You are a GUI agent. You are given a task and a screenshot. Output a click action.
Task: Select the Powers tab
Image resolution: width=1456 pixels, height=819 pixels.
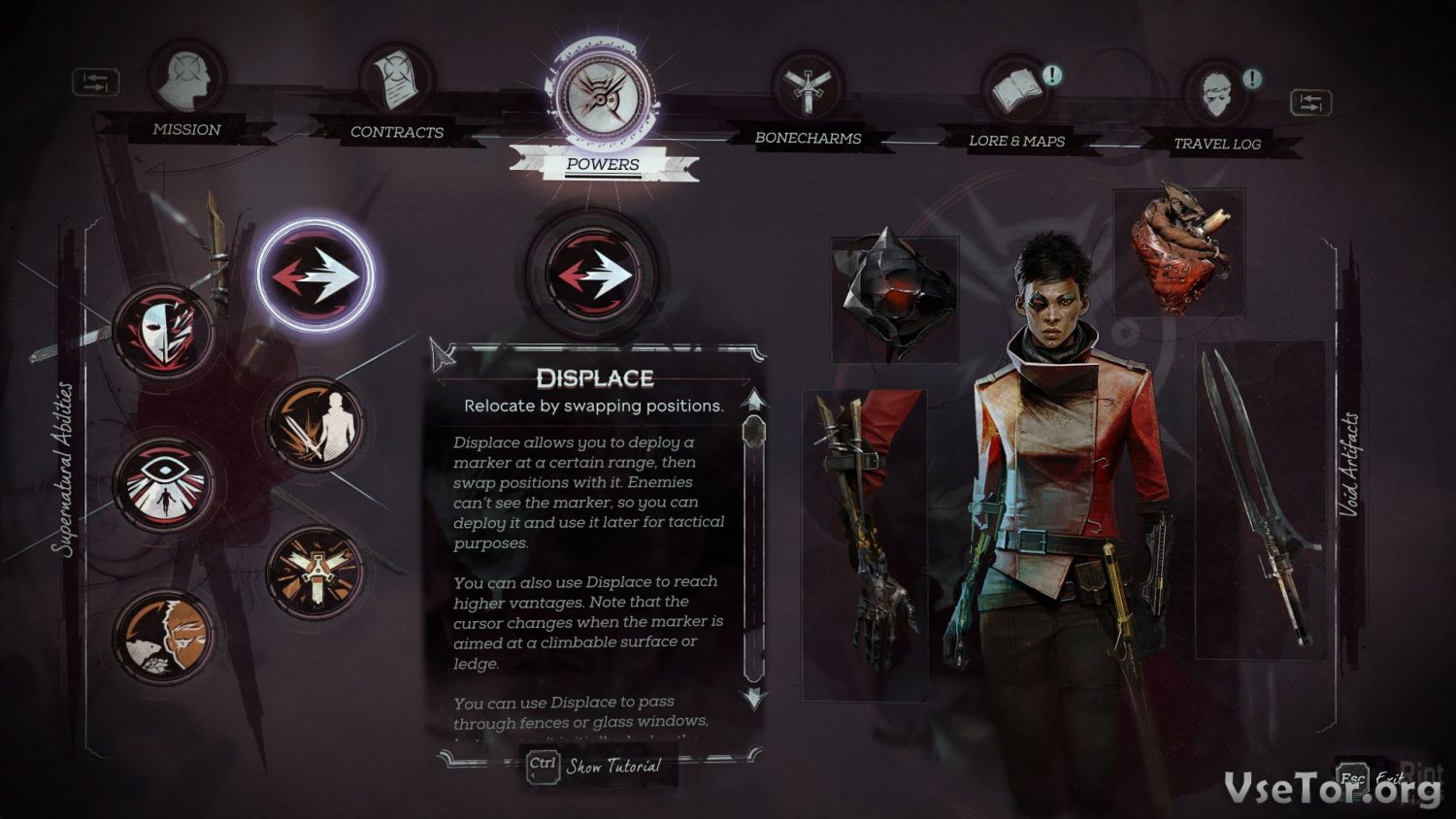(x=603, y=100)
